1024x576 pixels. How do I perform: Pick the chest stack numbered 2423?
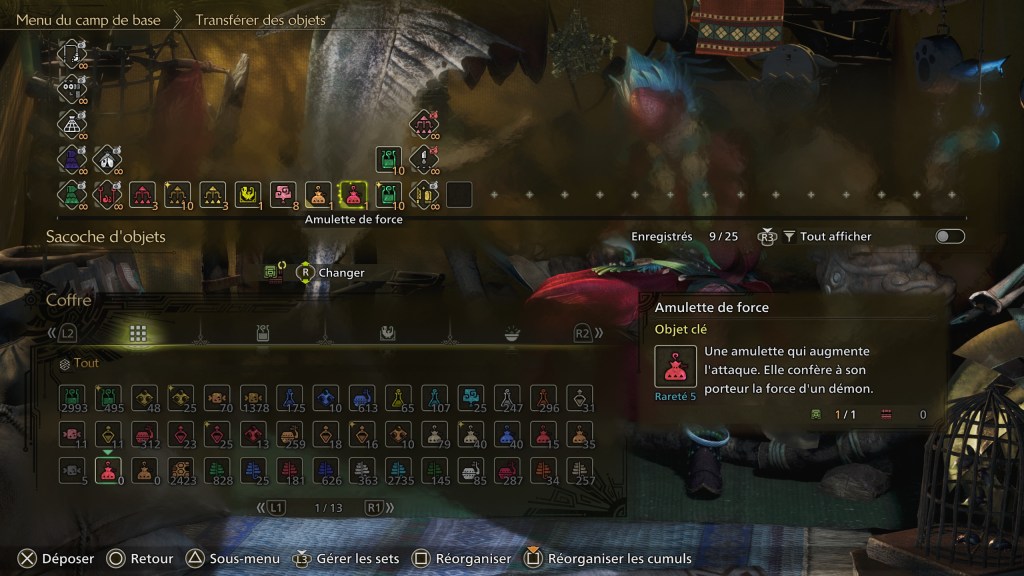click(x=182, y=469)
